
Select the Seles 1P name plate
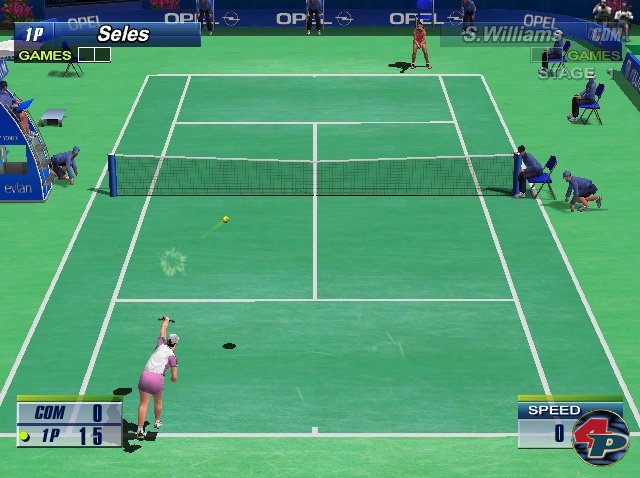click(107, 34)
